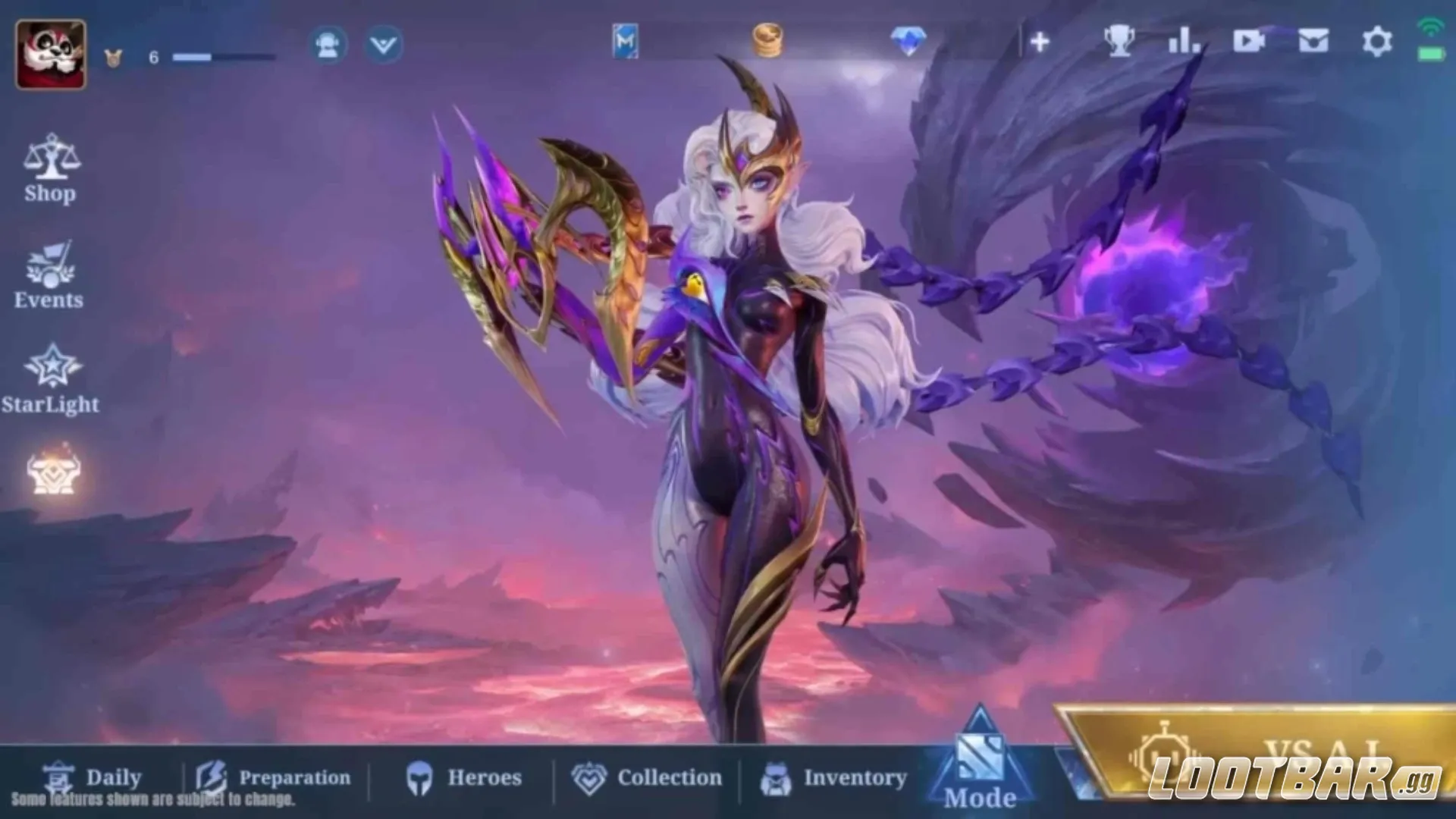Add friends using the plus icon
The width and height of the screenshot is (1456, 819).
pos(1040,42)
